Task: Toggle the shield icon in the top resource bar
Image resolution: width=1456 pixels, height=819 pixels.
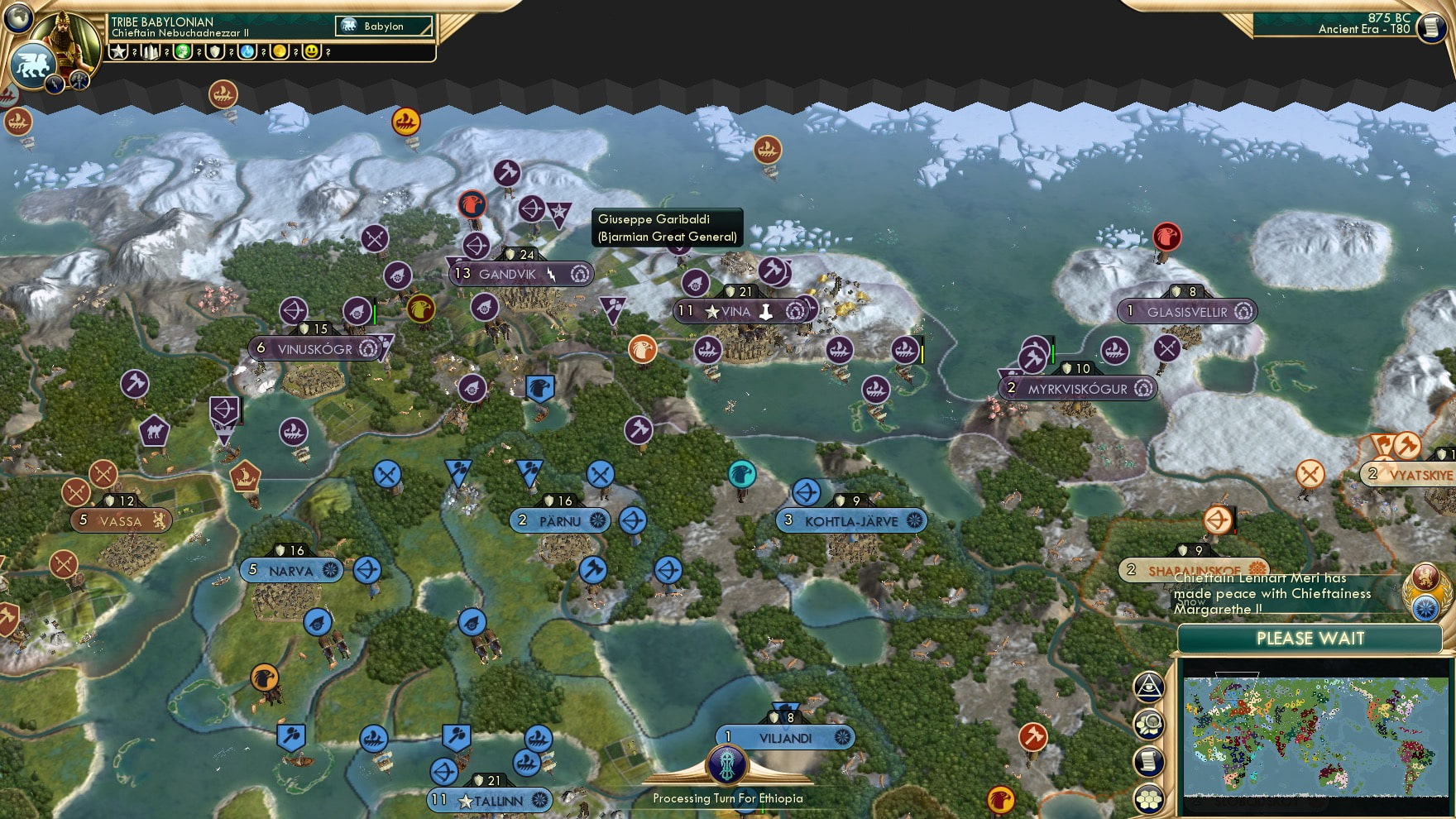Action: tap(214, 52)
